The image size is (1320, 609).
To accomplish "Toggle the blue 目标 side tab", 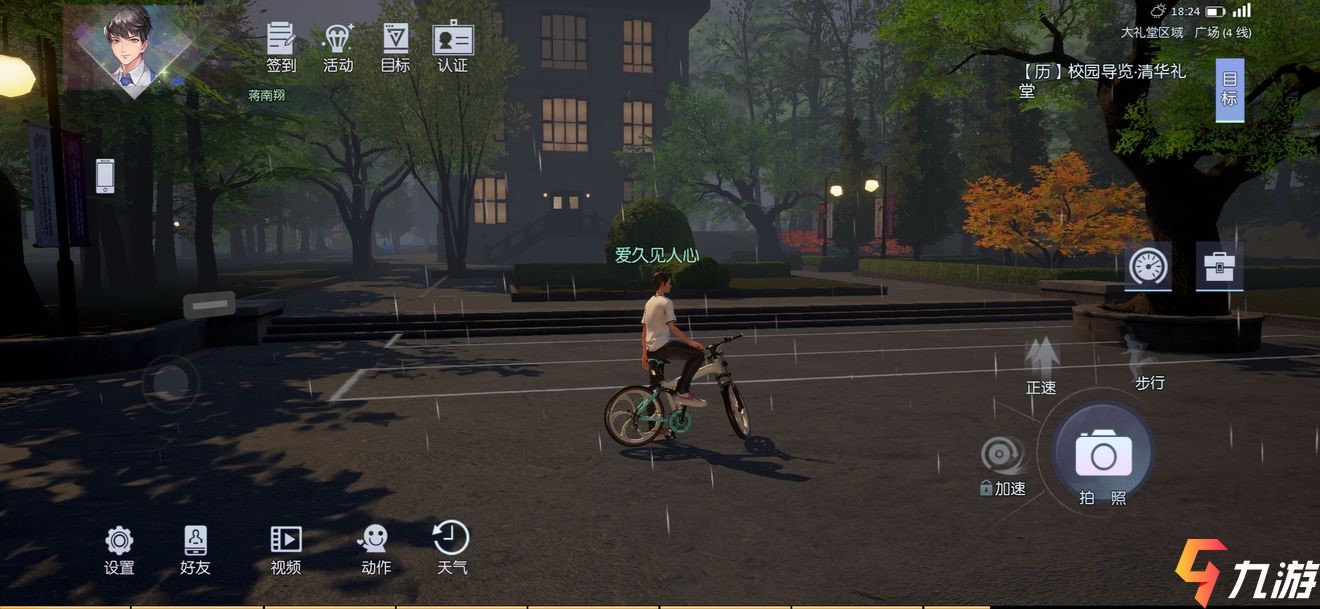I will [x=1229, y=90].
